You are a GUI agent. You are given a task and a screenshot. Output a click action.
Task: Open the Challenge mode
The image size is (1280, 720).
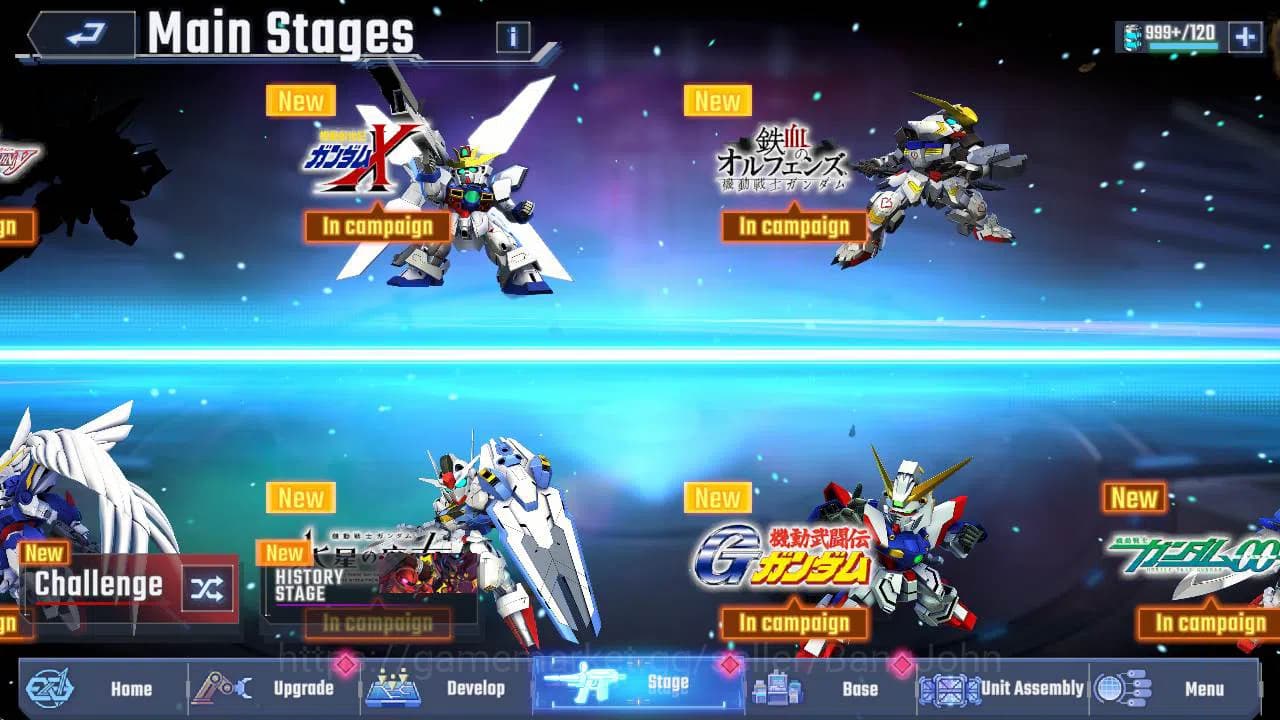[100, 585]
